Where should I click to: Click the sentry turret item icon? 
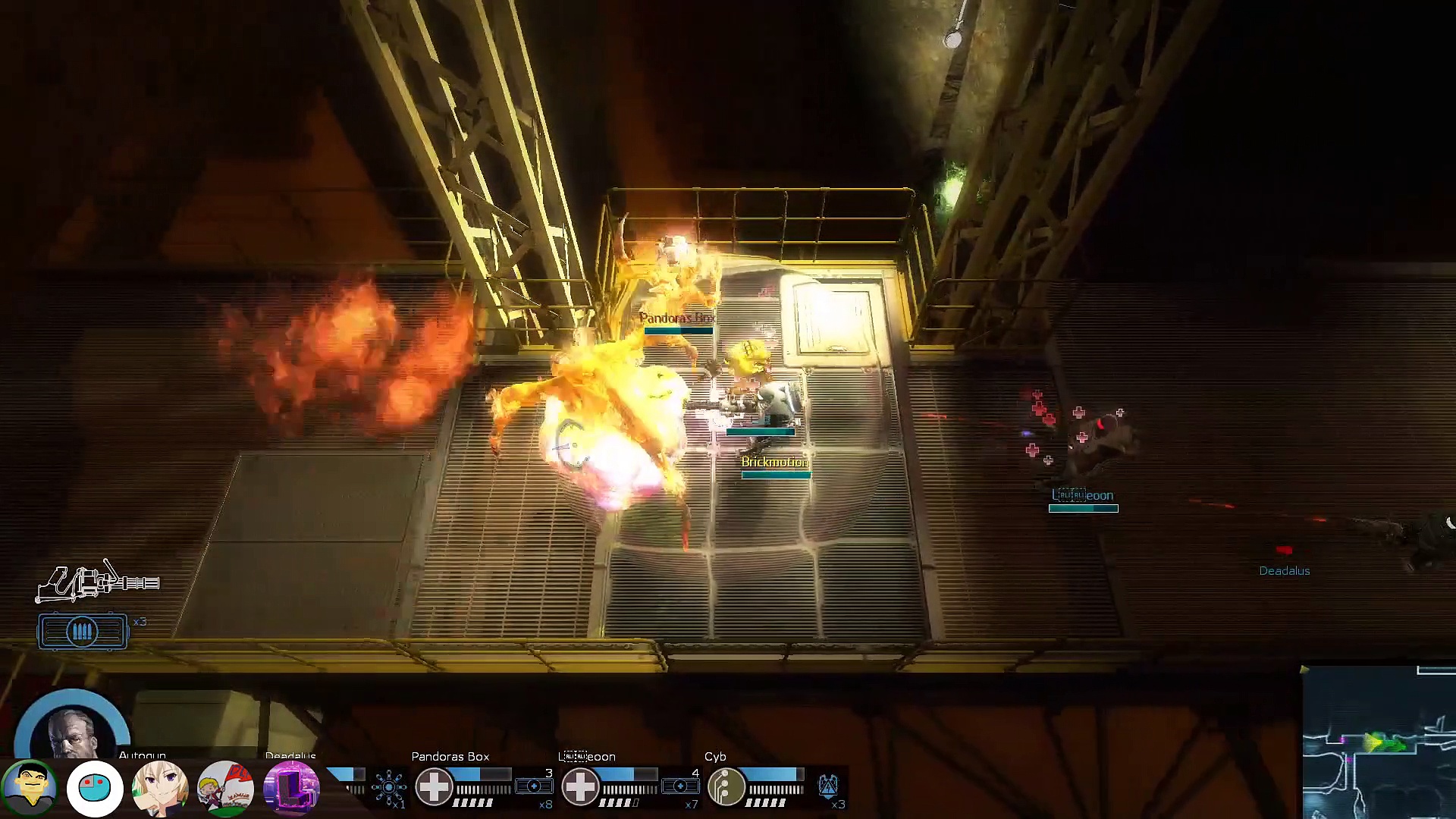coord(389,787)
